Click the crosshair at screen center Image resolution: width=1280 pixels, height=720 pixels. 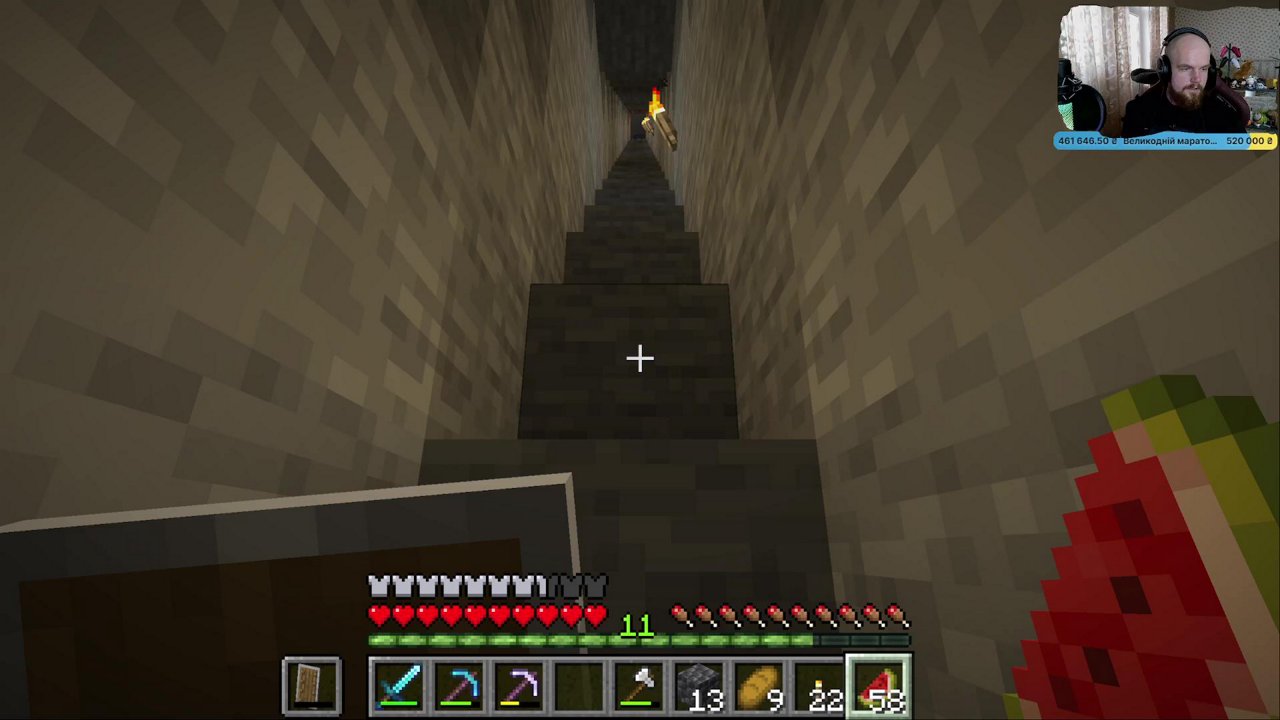pyautogui.click(x=640, y=358)
